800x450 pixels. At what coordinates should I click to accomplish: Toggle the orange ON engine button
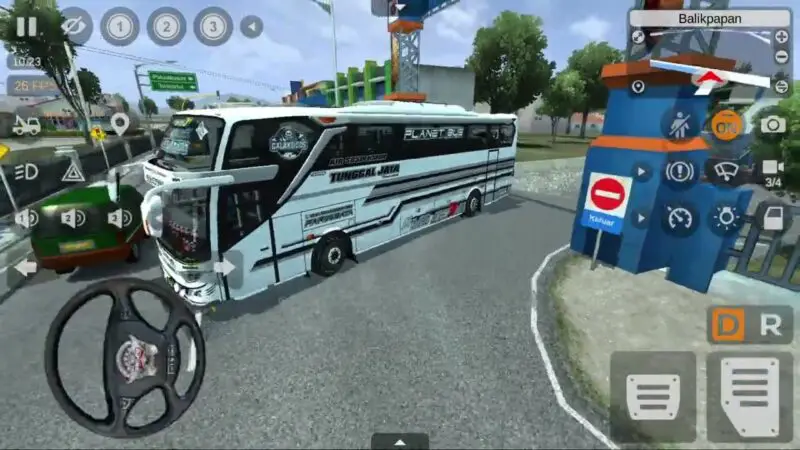(x=727, y=124)
